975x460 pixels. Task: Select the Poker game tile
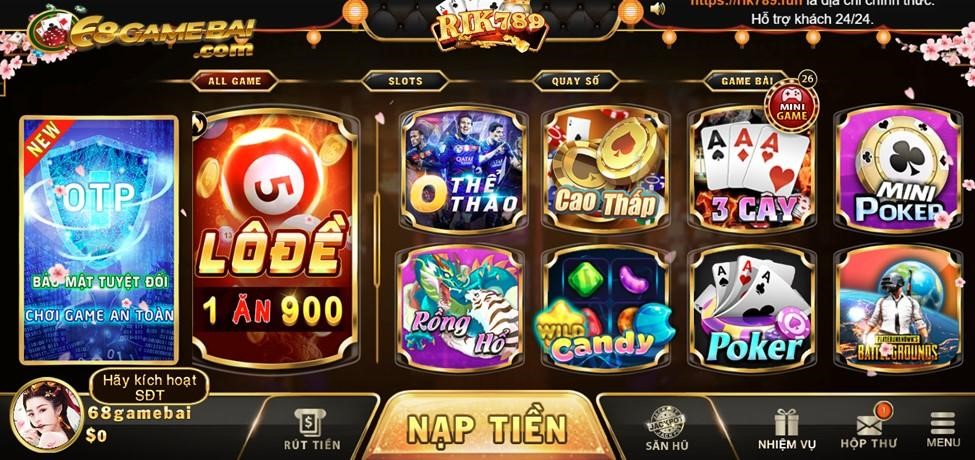pyautogui.click(x=751, y=306)
